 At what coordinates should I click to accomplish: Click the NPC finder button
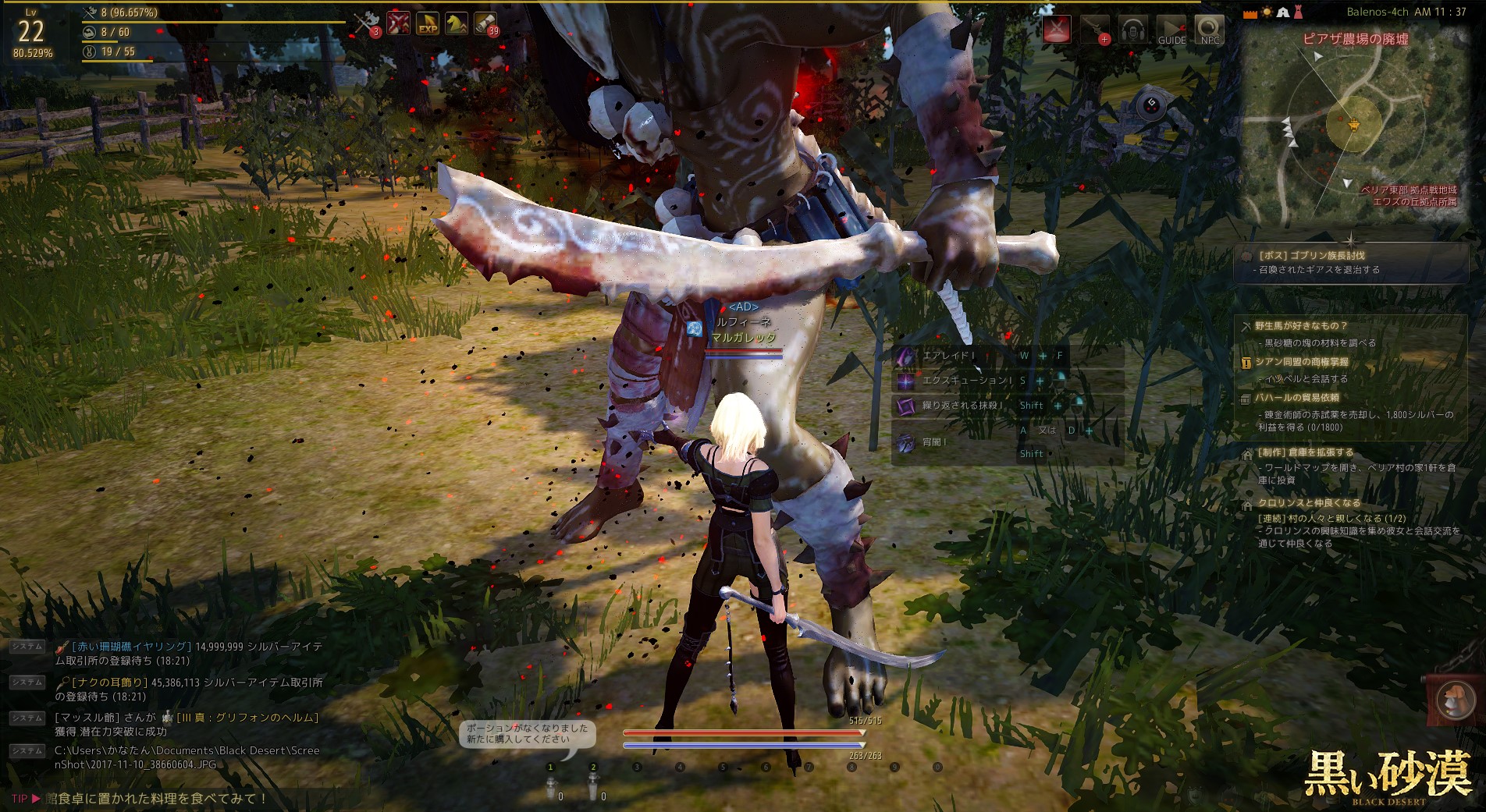click(1210, 30)
